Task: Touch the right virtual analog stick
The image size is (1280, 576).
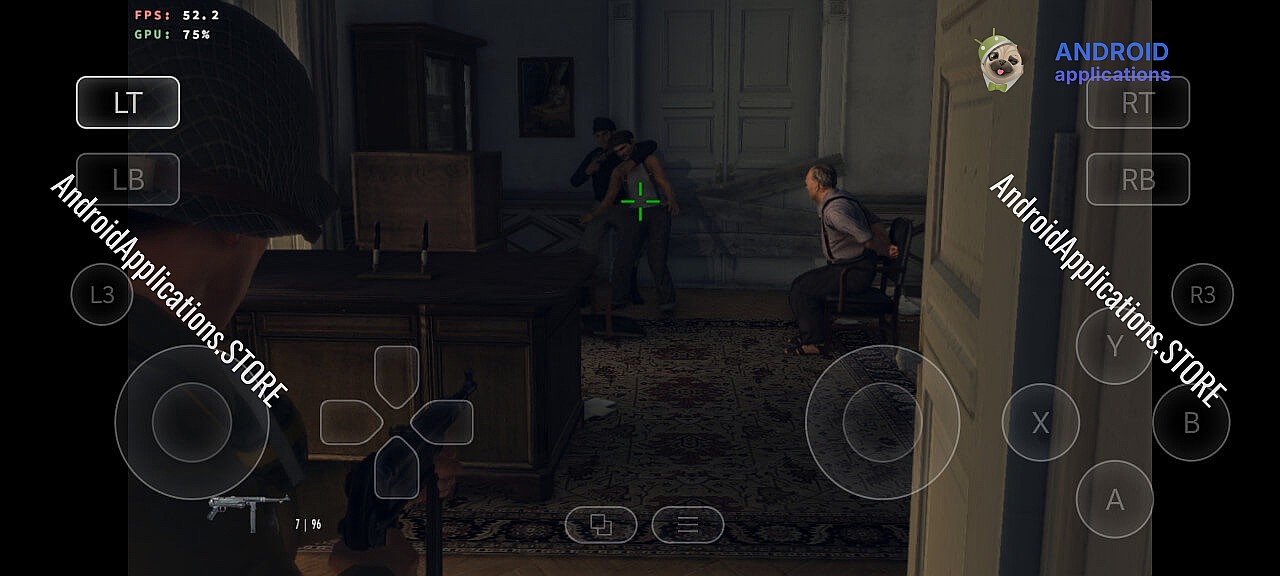Action: (x=882, y=422)
